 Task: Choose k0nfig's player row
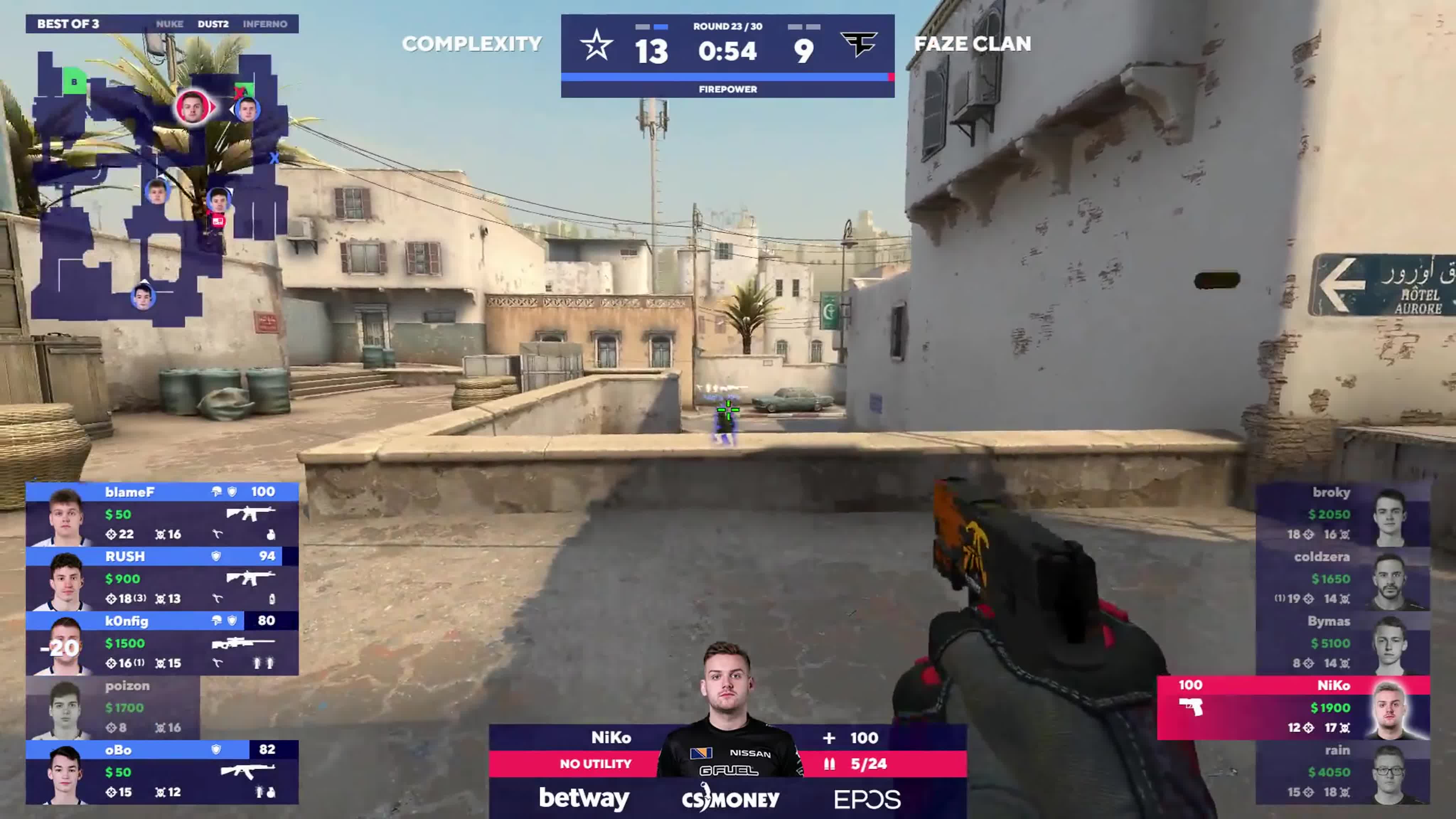pyautogui.click(x=162, y=643)
